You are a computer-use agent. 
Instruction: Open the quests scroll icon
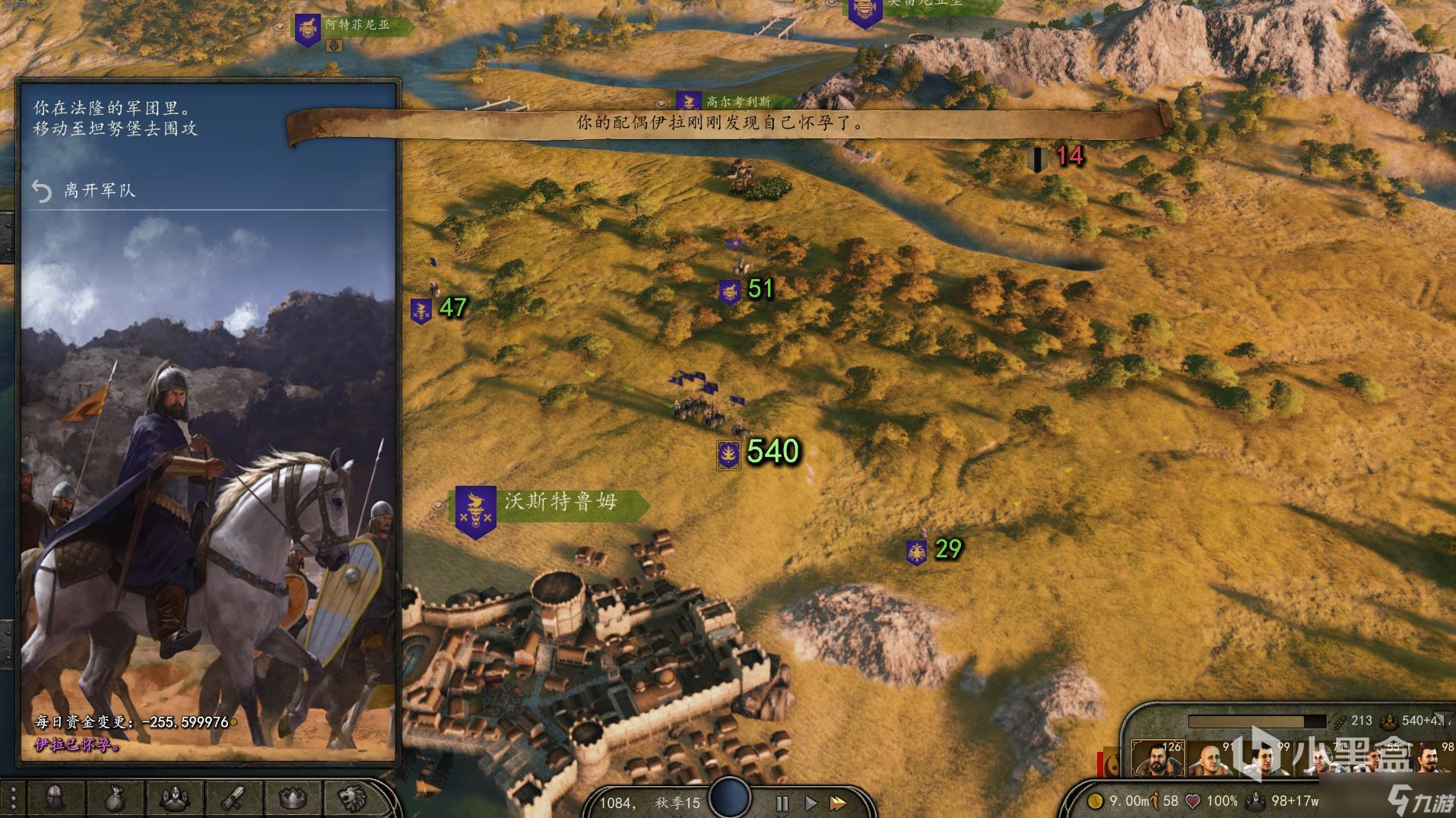point(233,798)
